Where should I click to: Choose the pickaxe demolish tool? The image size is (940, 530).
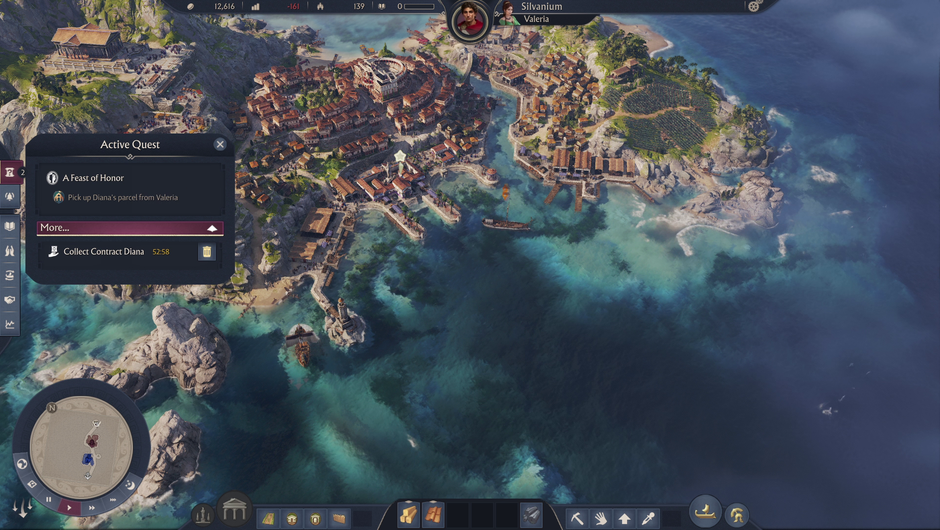pos(577,518)
